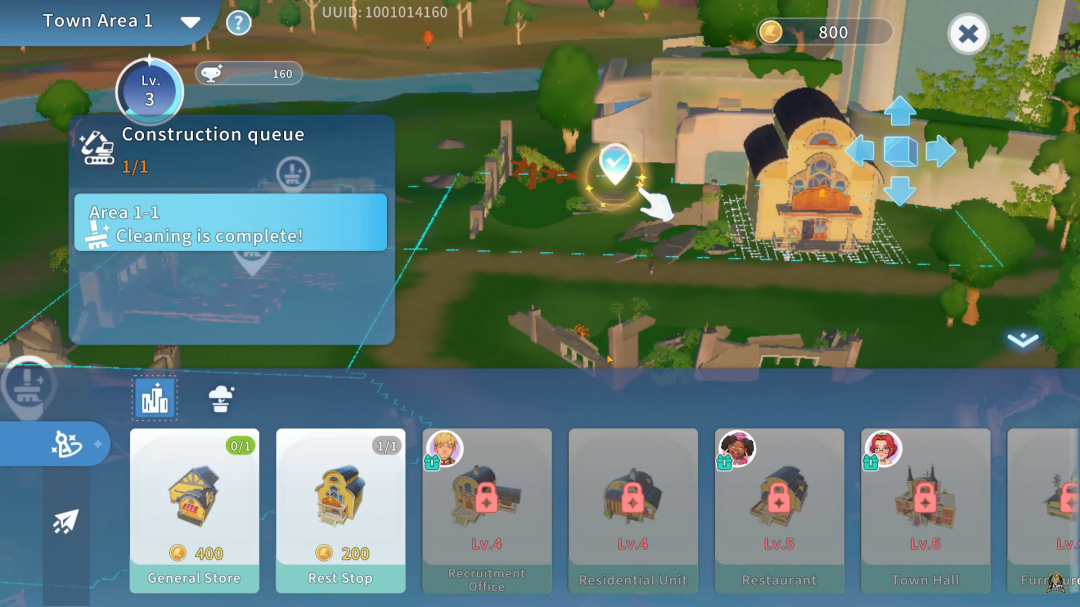Screen dimensions: 1080x607
Task: Pick the locked Restaurant card
Action: pos(779,510)
